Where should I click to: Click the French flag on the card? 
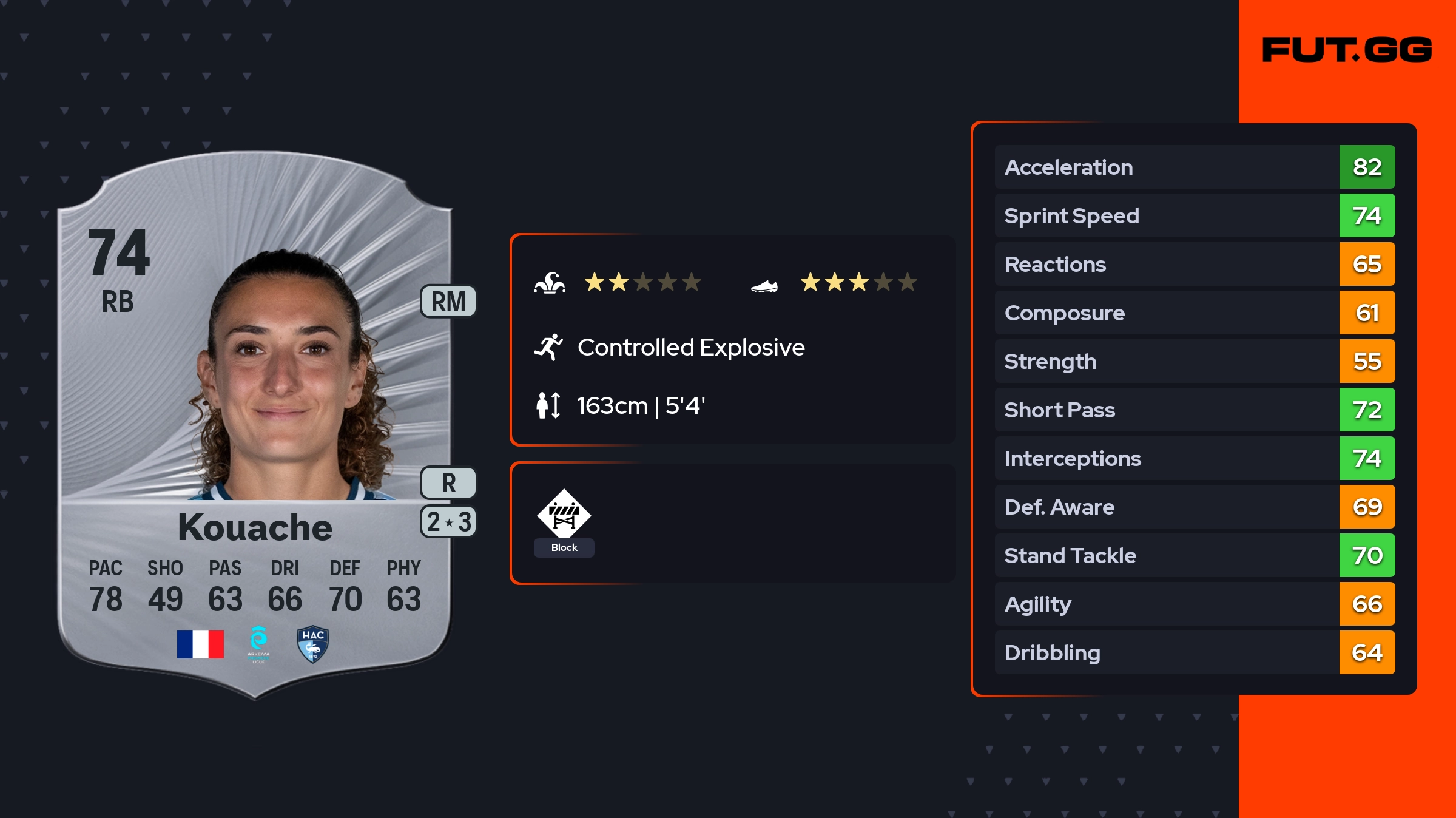pos(200,644)
